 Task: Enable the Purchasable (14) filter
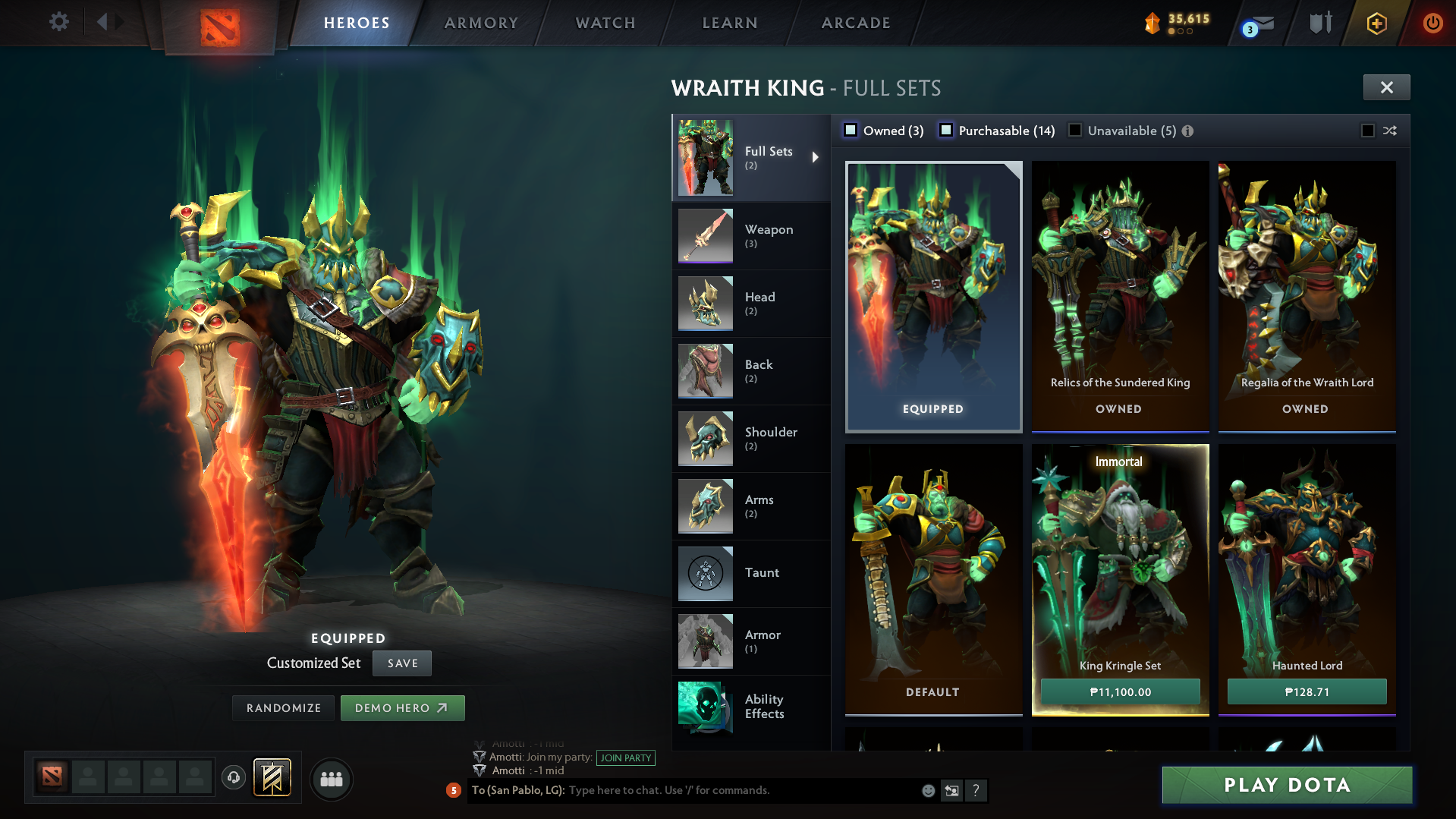pos(946,131)
